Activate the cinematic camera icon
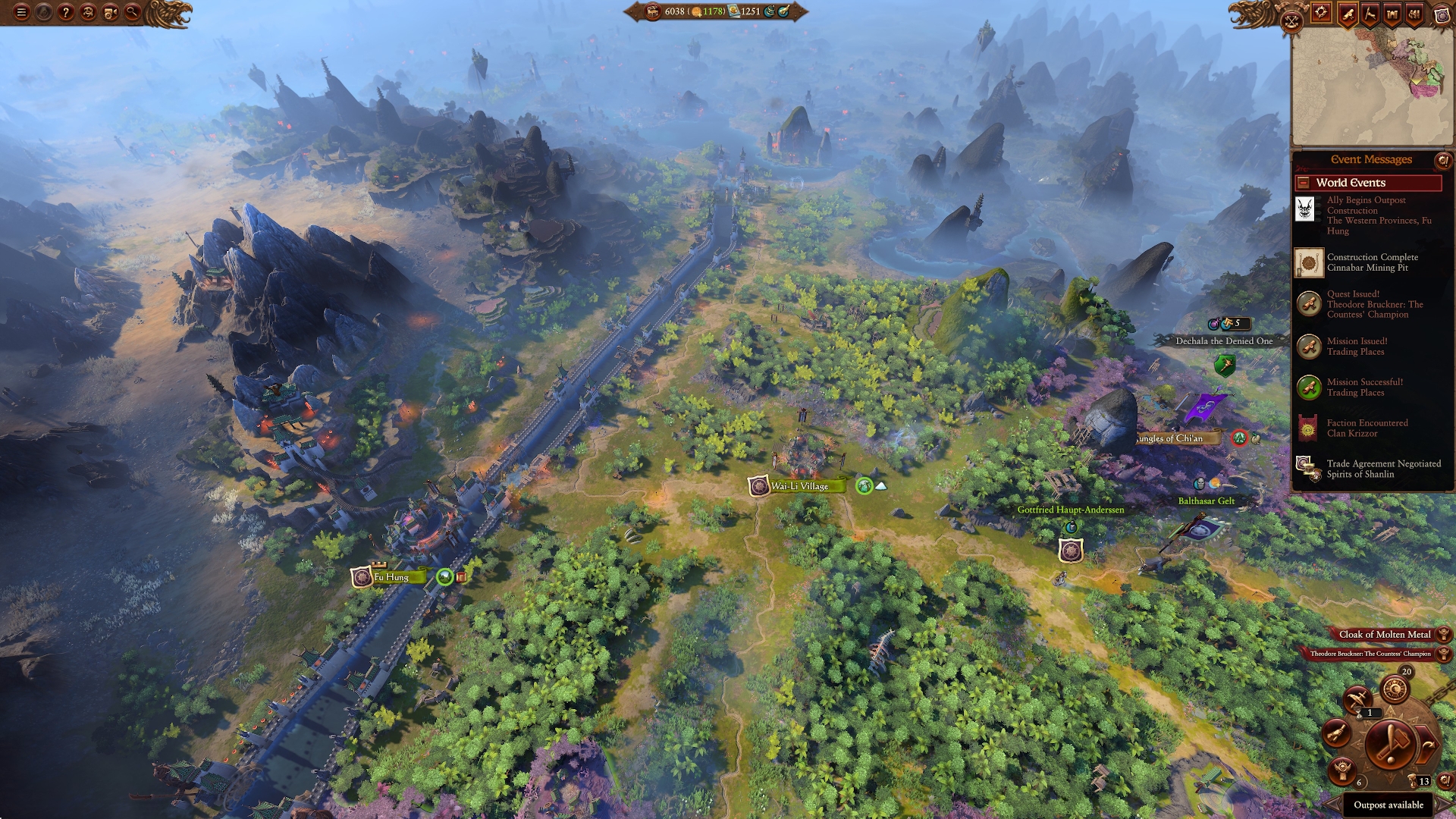This screenshot has width=1456, height=819. tap(110, 12)
